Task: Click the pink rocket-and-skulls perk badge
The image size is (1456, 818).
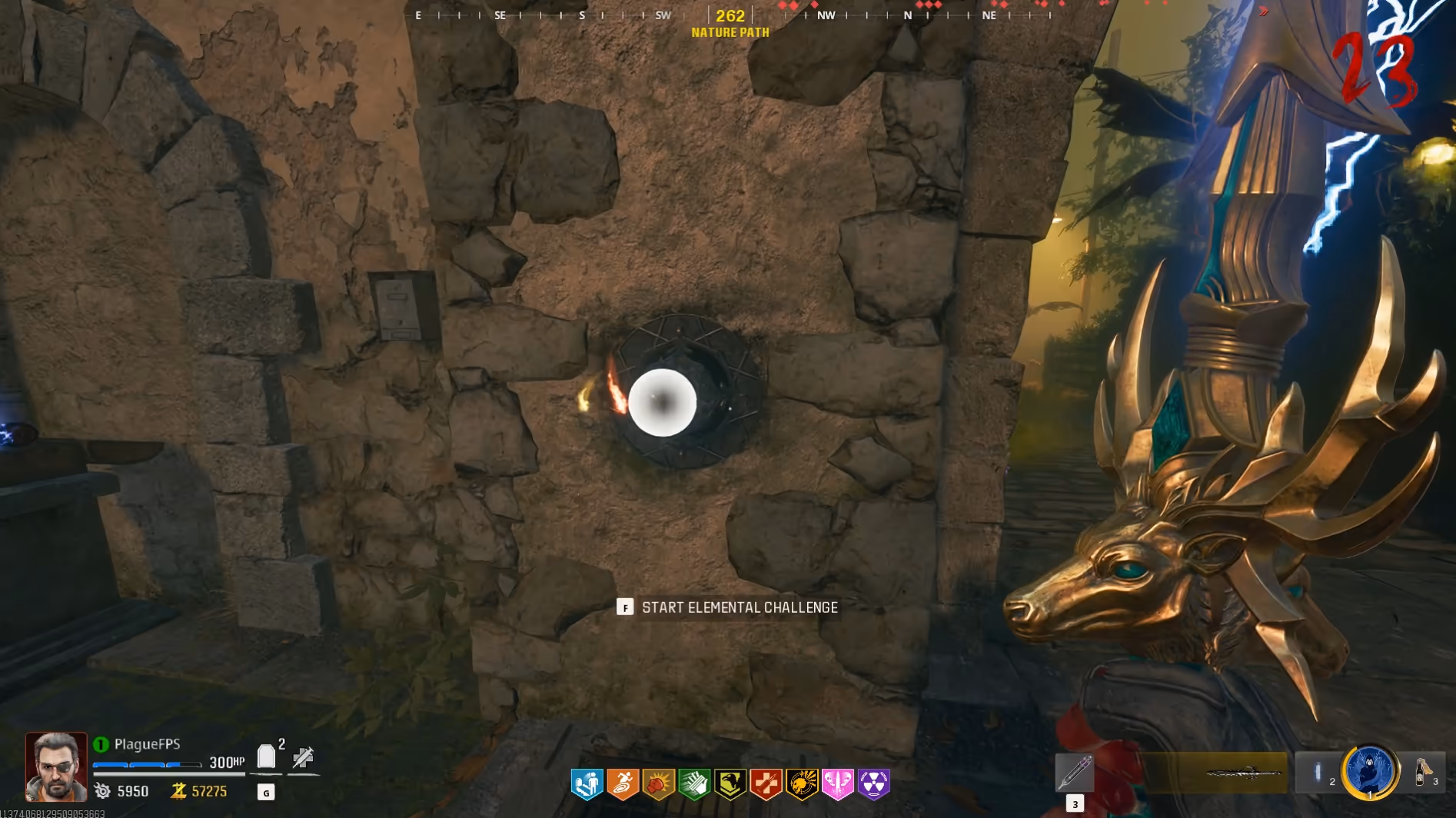Action: pos(838,784)
